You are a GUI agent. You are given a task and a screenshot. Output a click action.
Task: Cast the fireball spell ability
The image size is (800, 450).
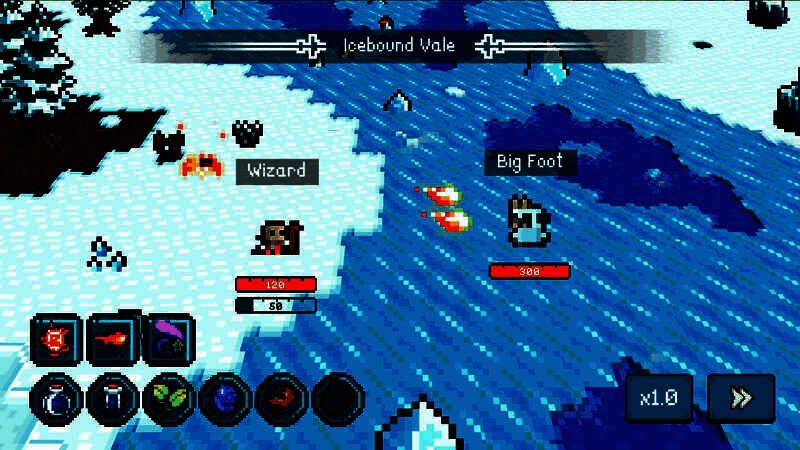[x=112, y=341]
